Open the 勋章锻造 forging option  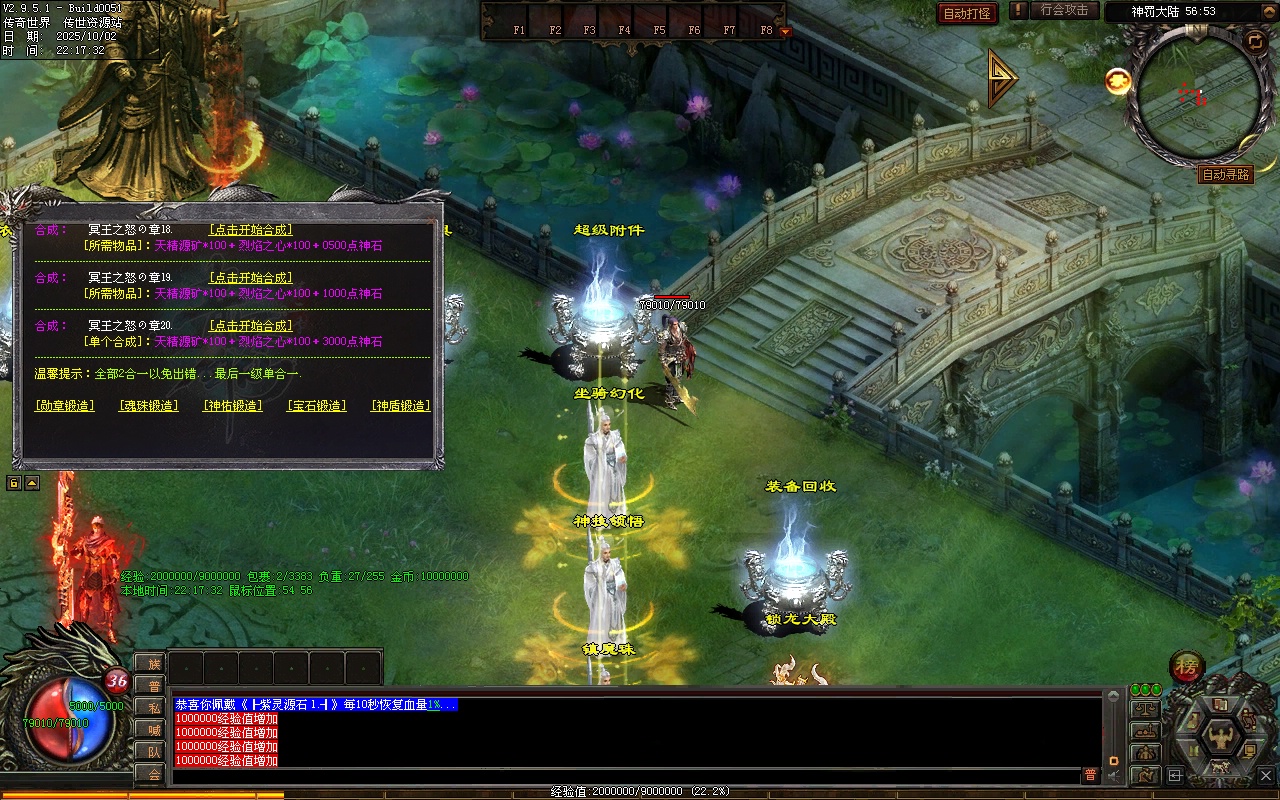pyautogui.click(x=65, y=406)
